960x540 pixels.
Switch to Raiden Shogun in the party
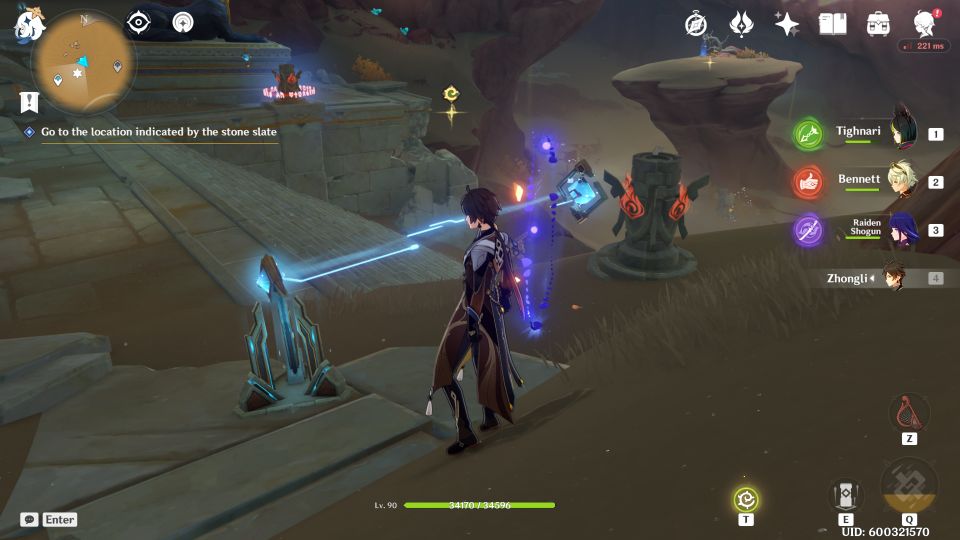click(x=870, y=229)
